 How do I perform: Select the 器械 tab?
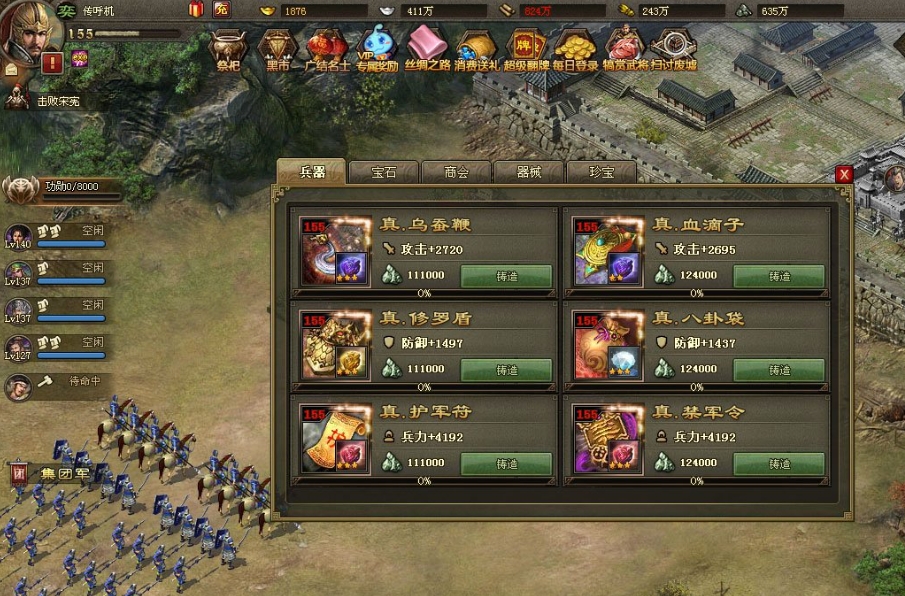pos(529,172)
